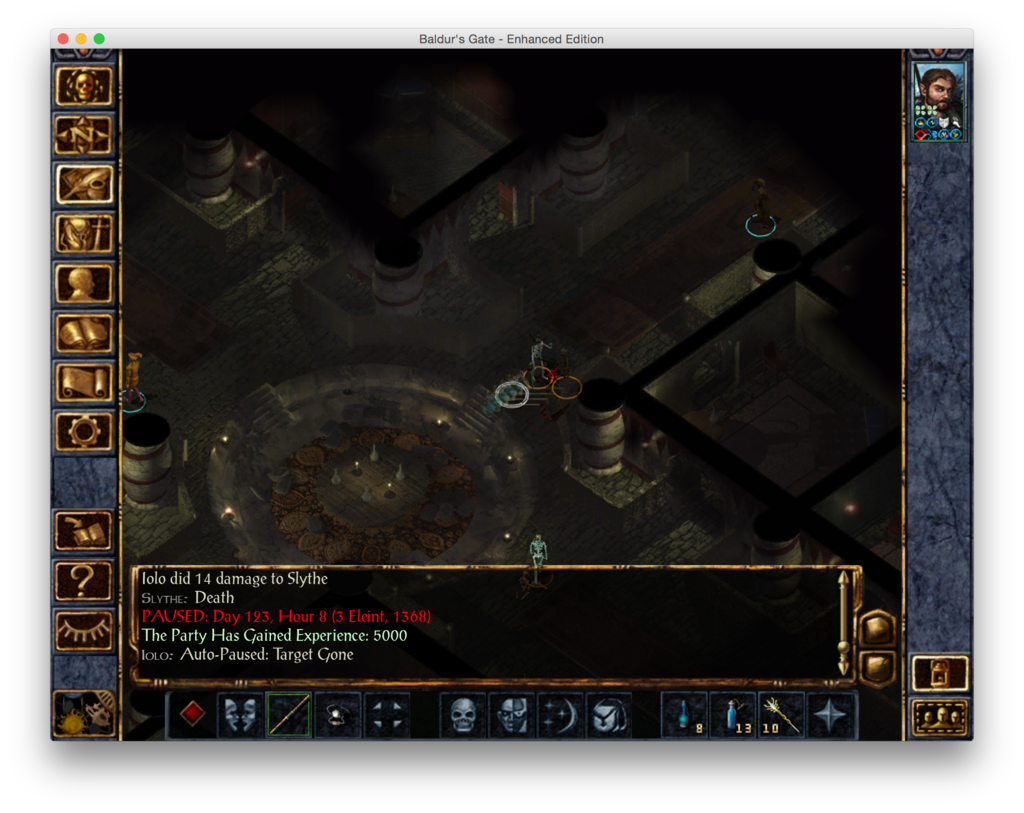Open the skull return-to-game button

pyautogui.click(x=84, y=87)
